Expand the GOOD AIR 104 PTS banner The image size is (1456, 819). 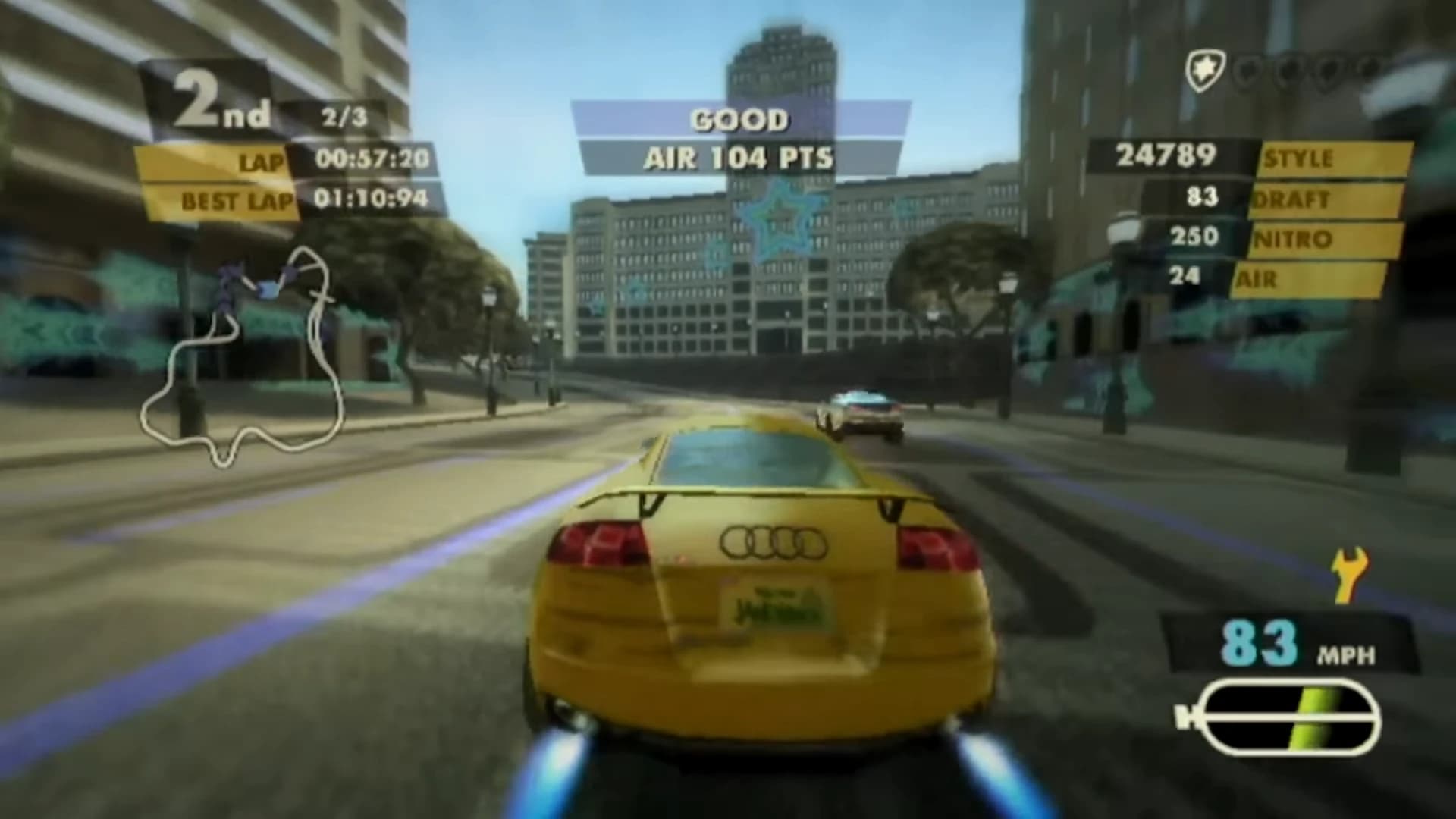click(x=739, y=138)
